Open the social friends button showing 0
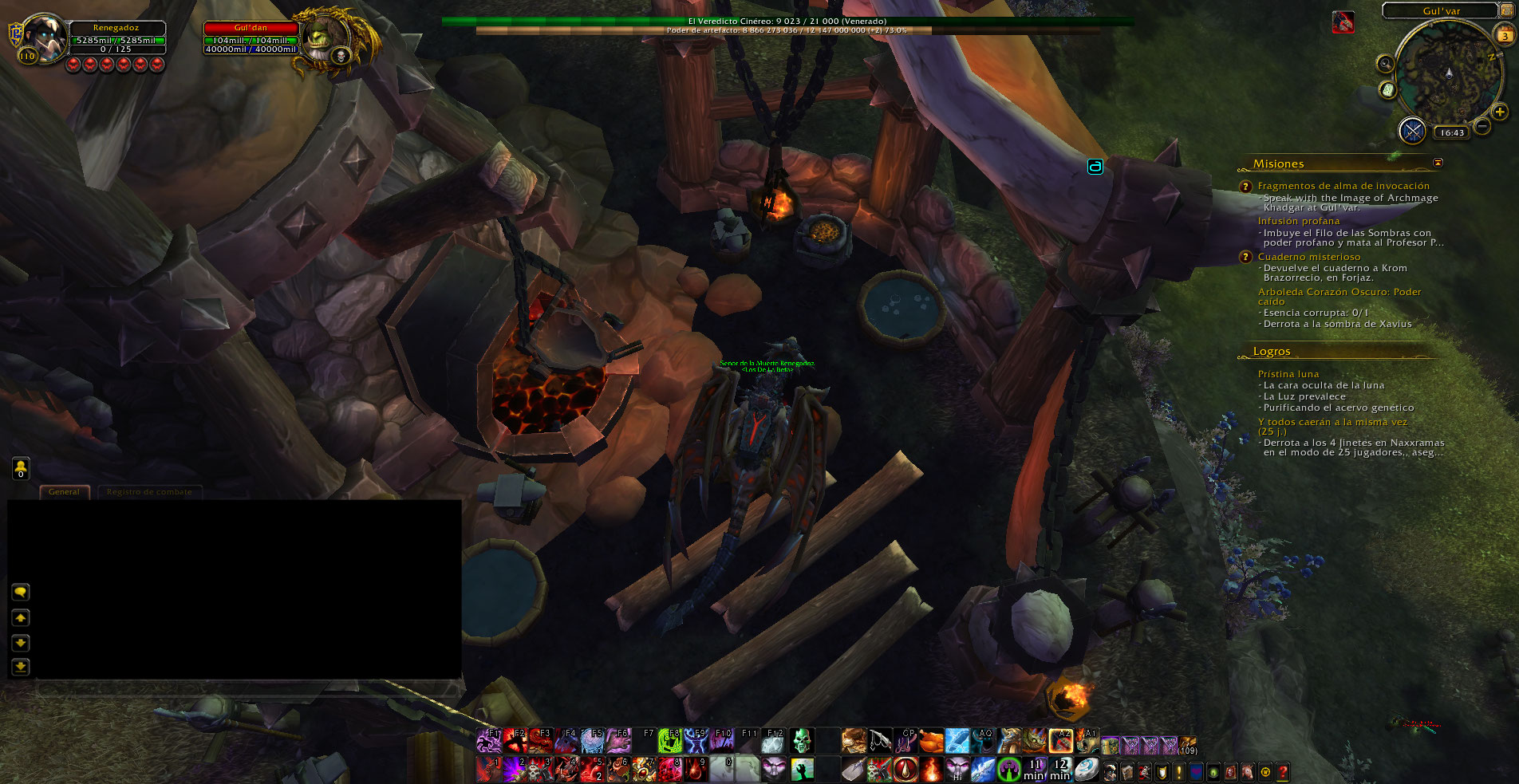This screenshot has height=784, width=1519. tap(21, 468)
